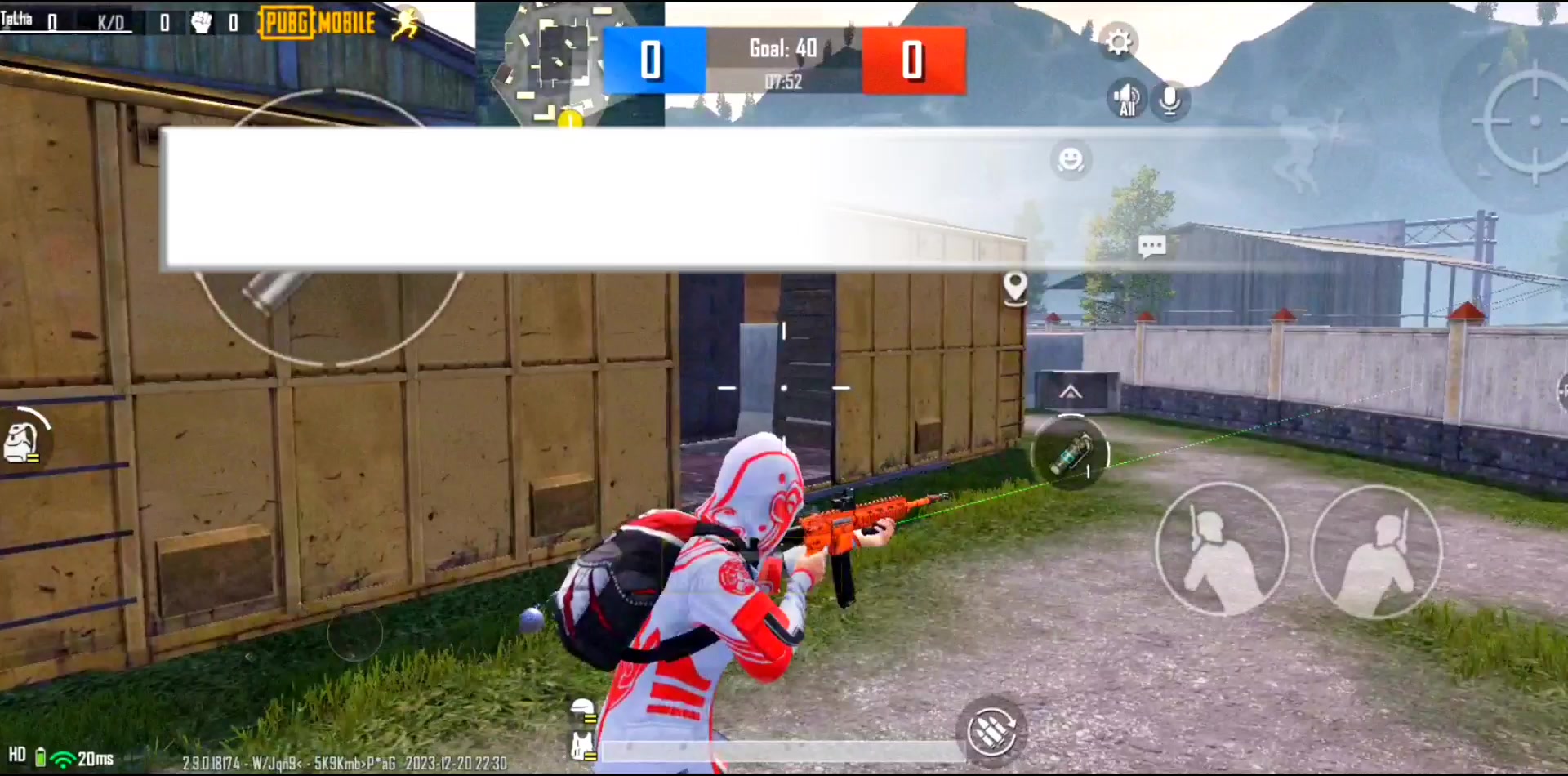Open the settings gear menu
1568x776 pixels.
click(1118, 42)
